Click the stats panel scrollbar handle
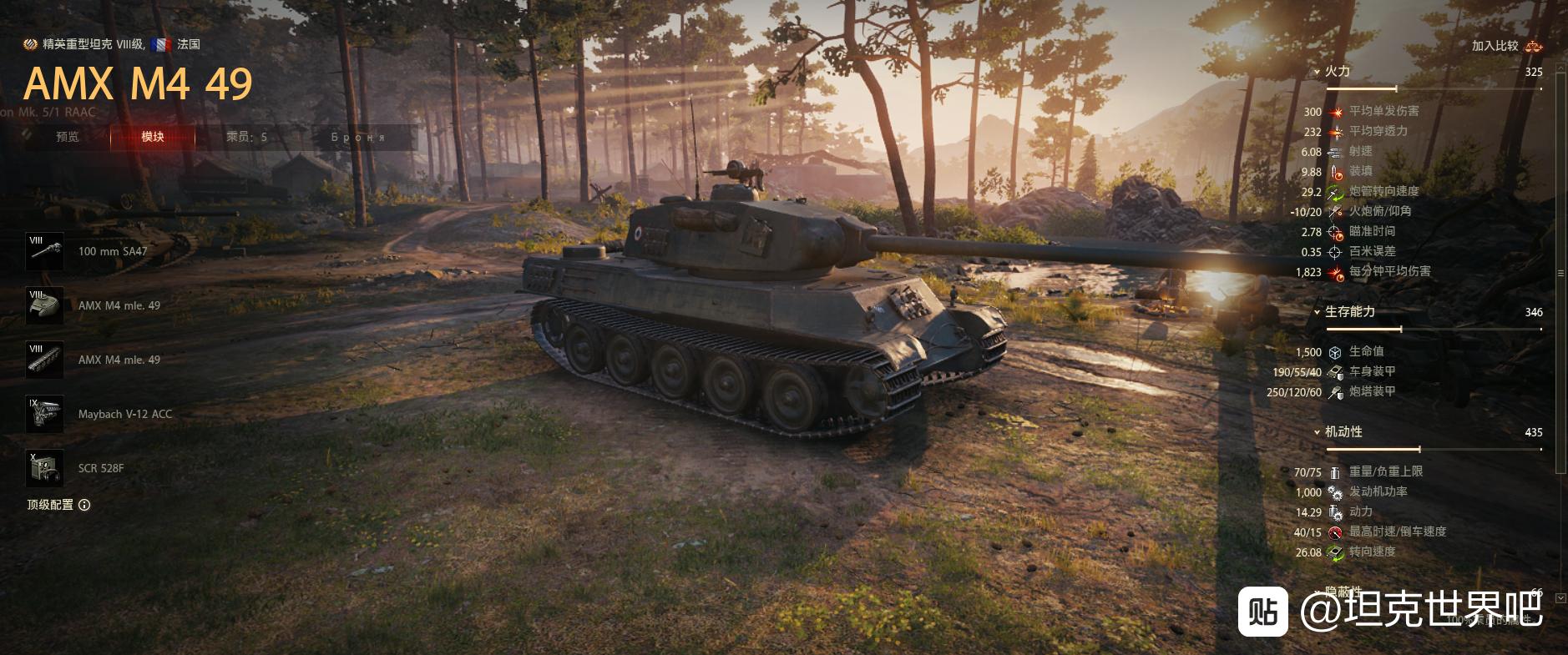This screenshot has height=655, width=1568. pos(1560,273)
